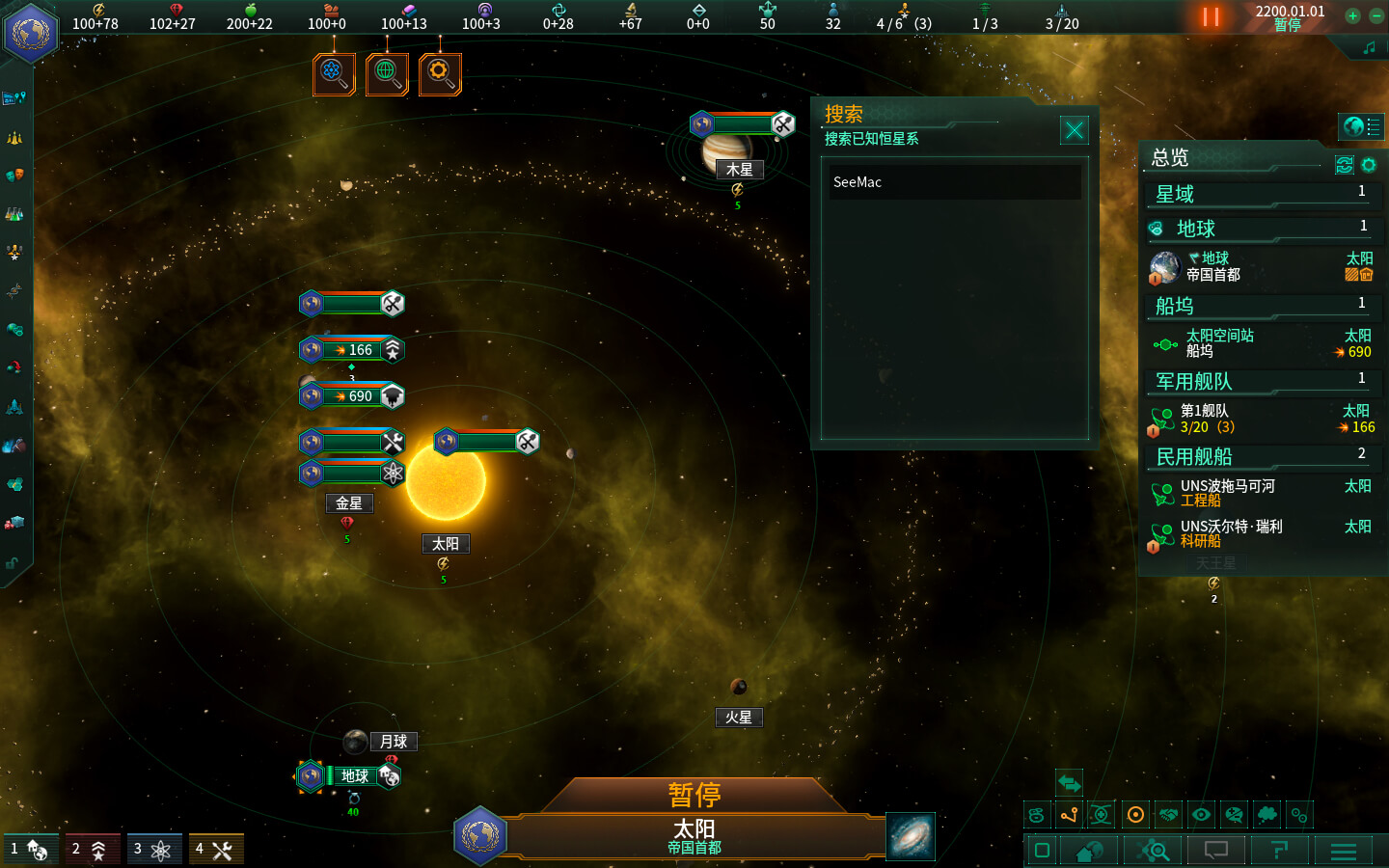Image resolution: width=1389 pixels, height=868 pixels.
Task: Open the empire emblem menu
Action: point(30,33)
